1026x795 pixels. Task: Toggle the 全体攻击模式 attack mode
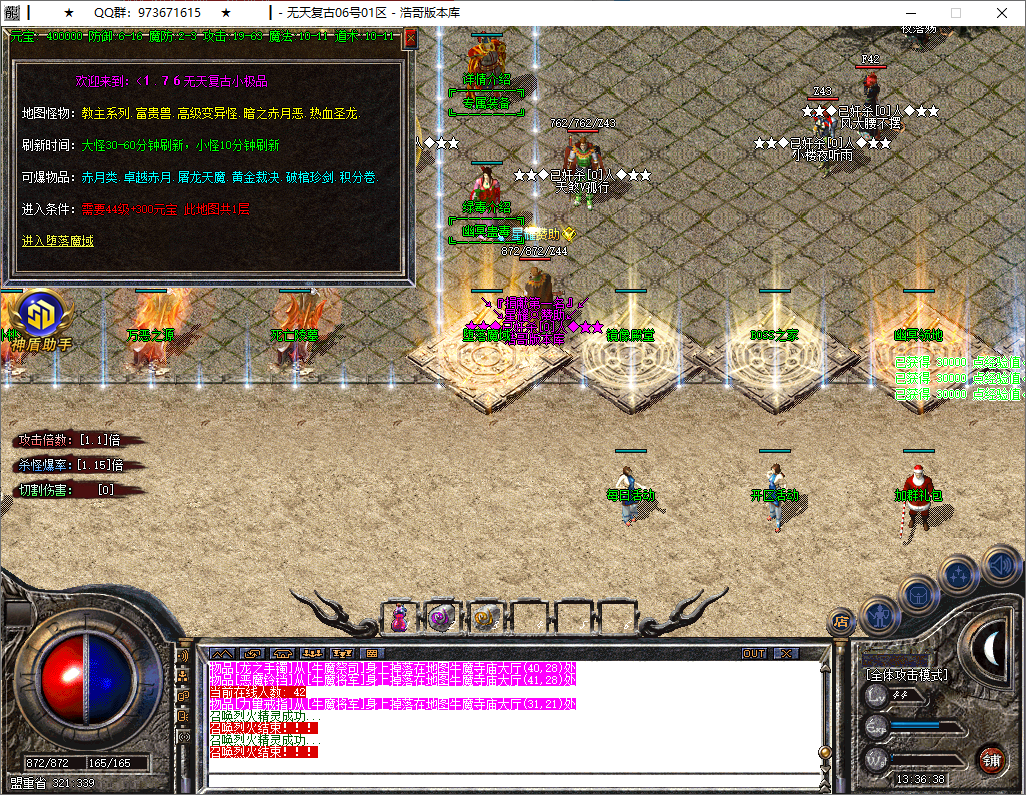(x=907, y=676)
